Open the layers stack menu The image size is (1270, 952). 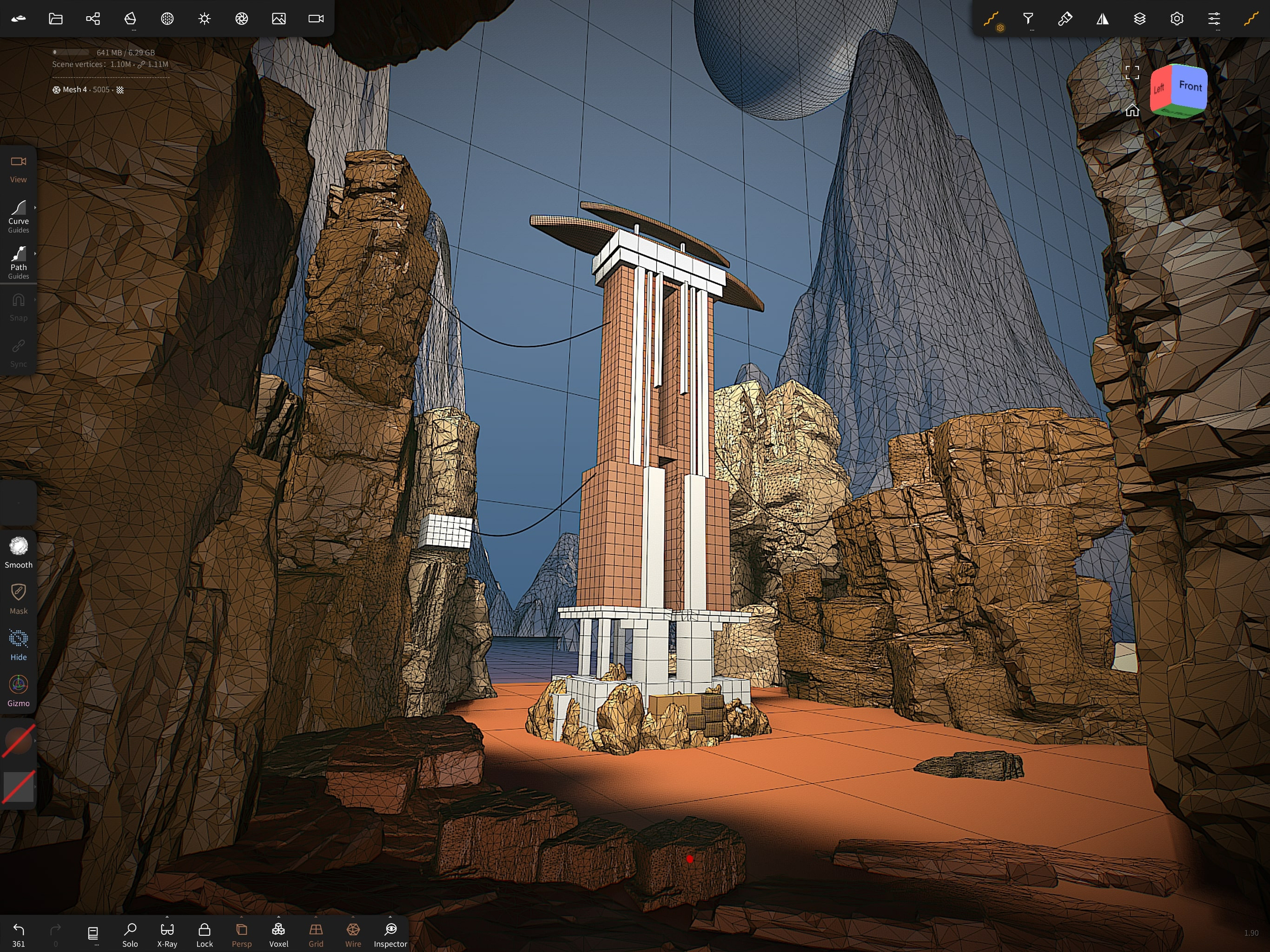(x=1139, y=19)
